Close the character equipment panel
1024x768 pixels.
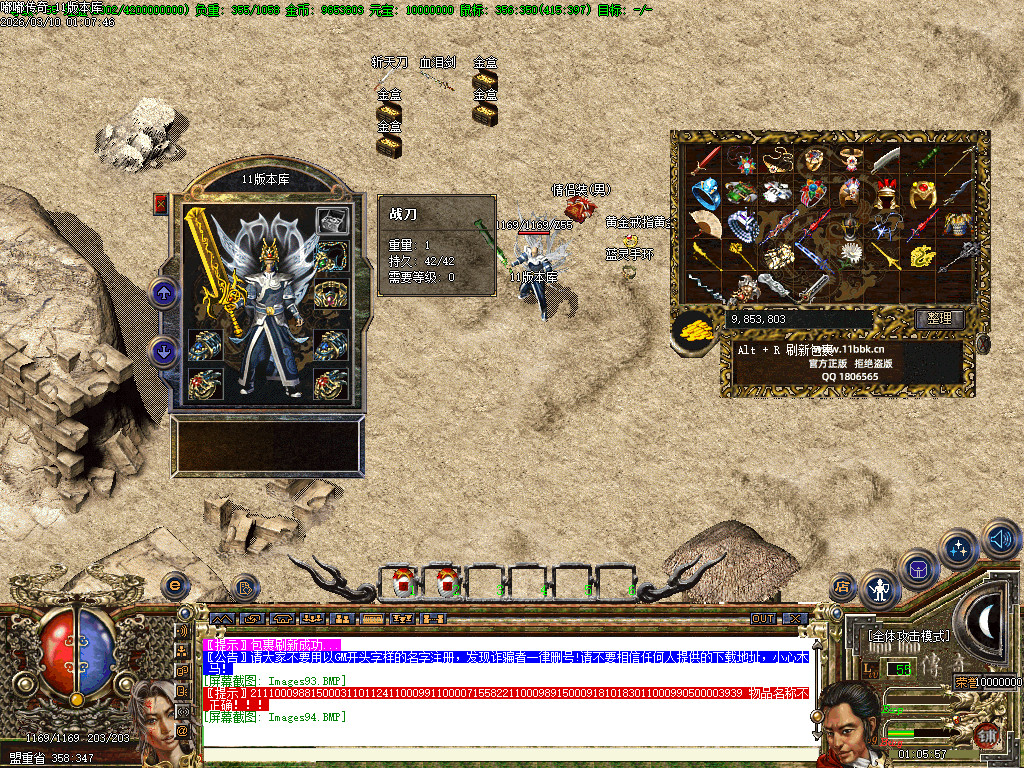click(x=161, y=204)
